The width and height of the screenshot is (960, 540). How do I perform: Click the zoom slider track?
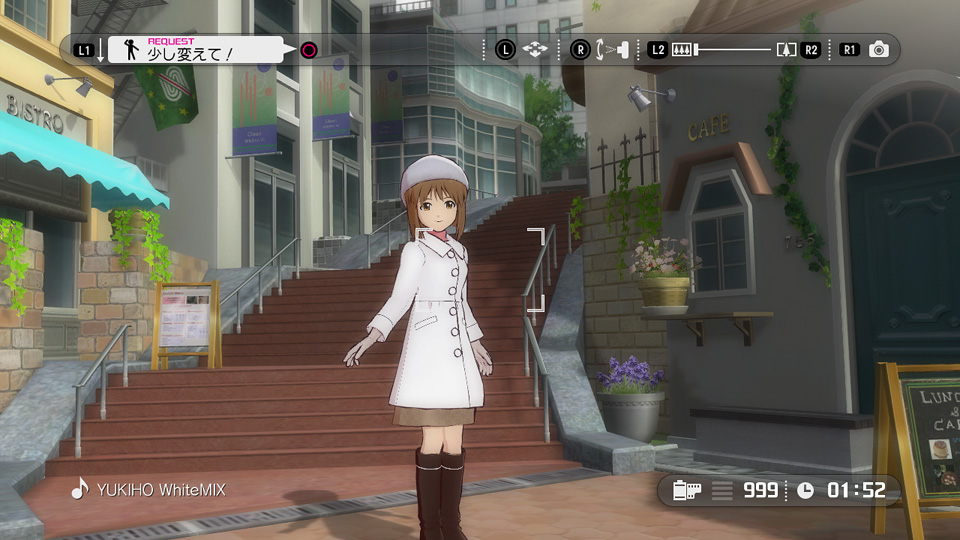click(x=735, y=49)
